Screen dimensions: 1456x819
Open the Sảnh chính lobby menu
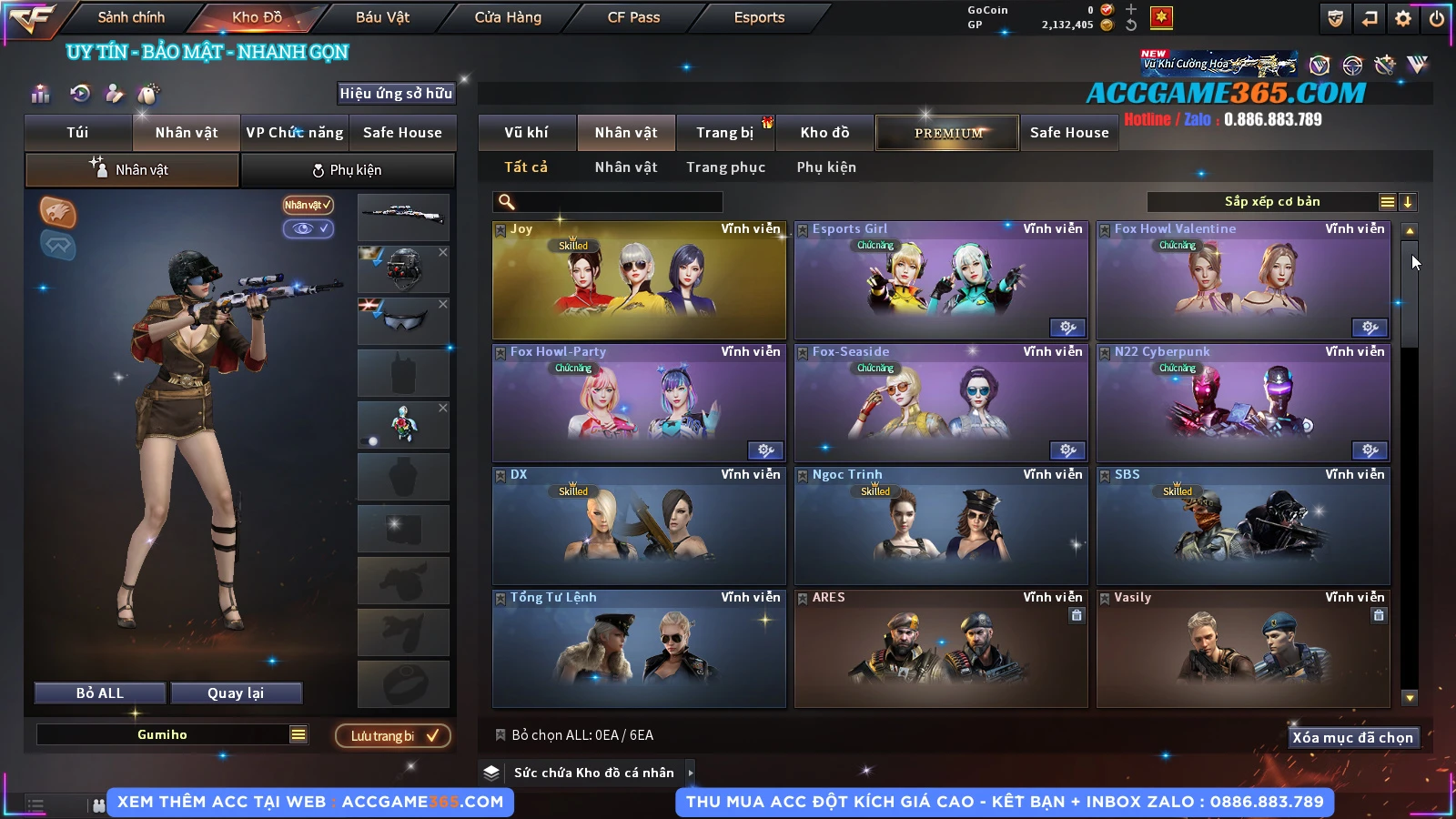point(131,17)
